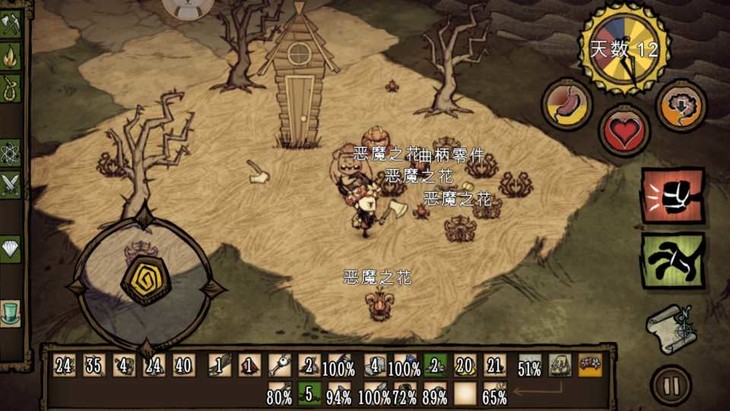
Task: Select the orange backpack slot in inventory
Action: click(589, 366)
